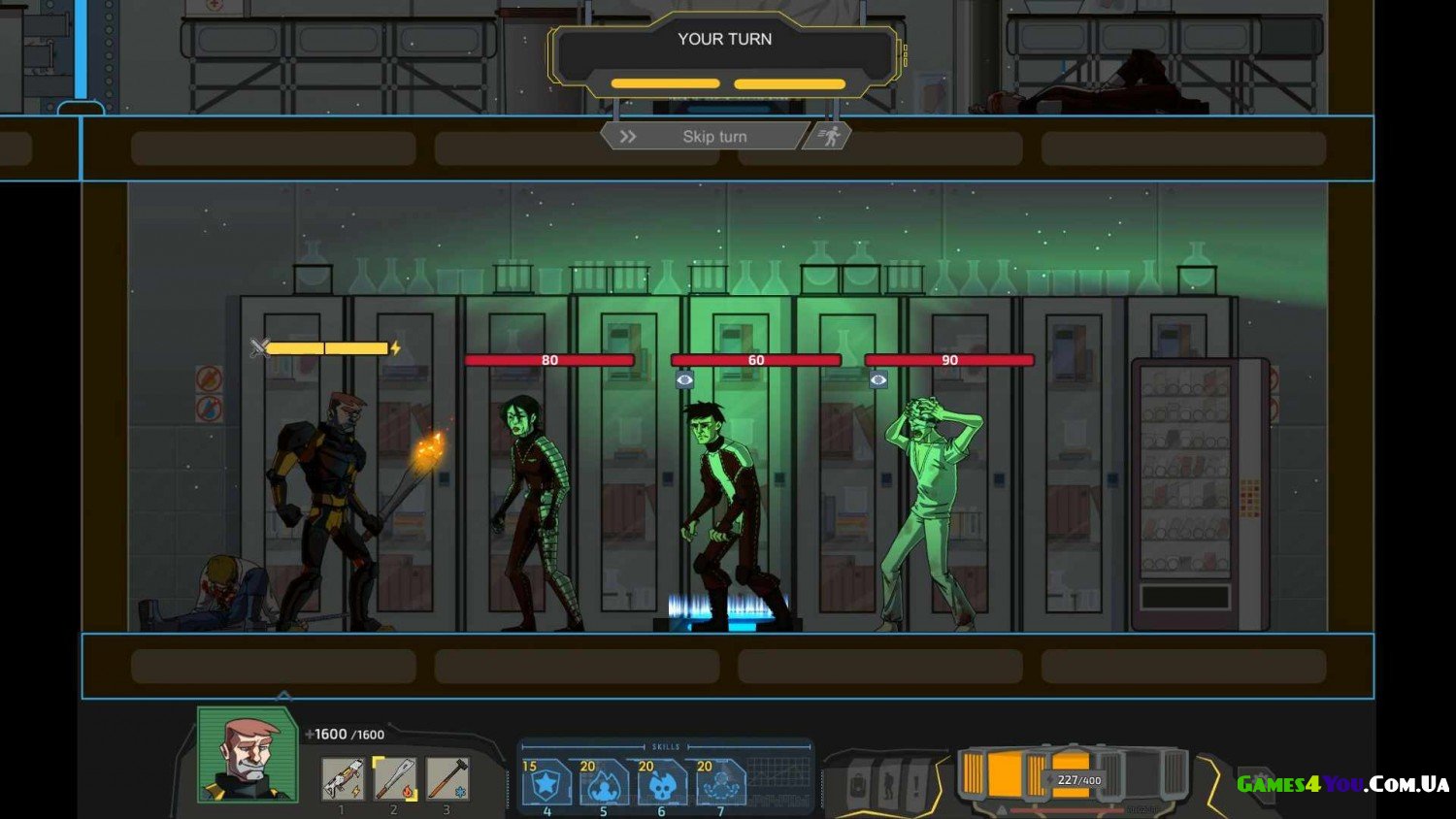This screenshot has width=1456, height=819.
Task: Click the running man flee button
Action: (x=830, y=137)
